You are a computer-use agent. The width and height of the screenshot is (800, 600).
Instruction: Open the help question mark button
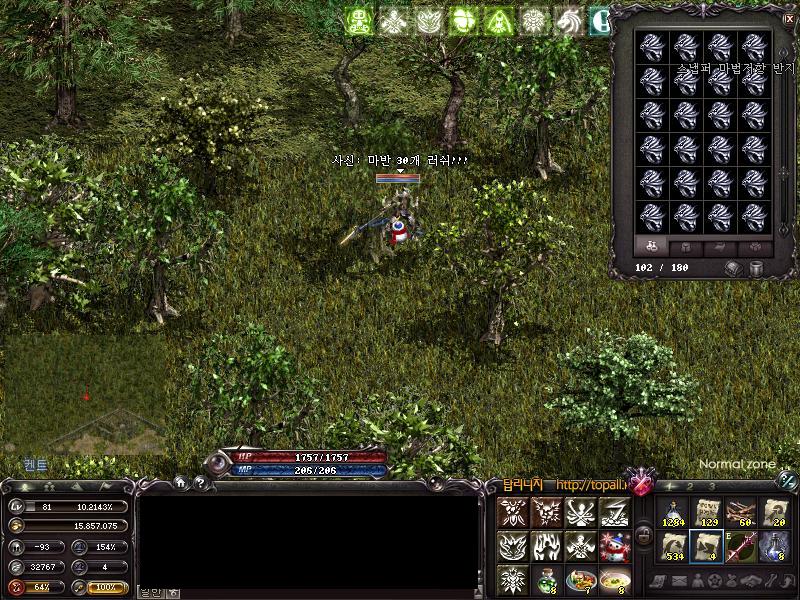(x=199, y=482)
